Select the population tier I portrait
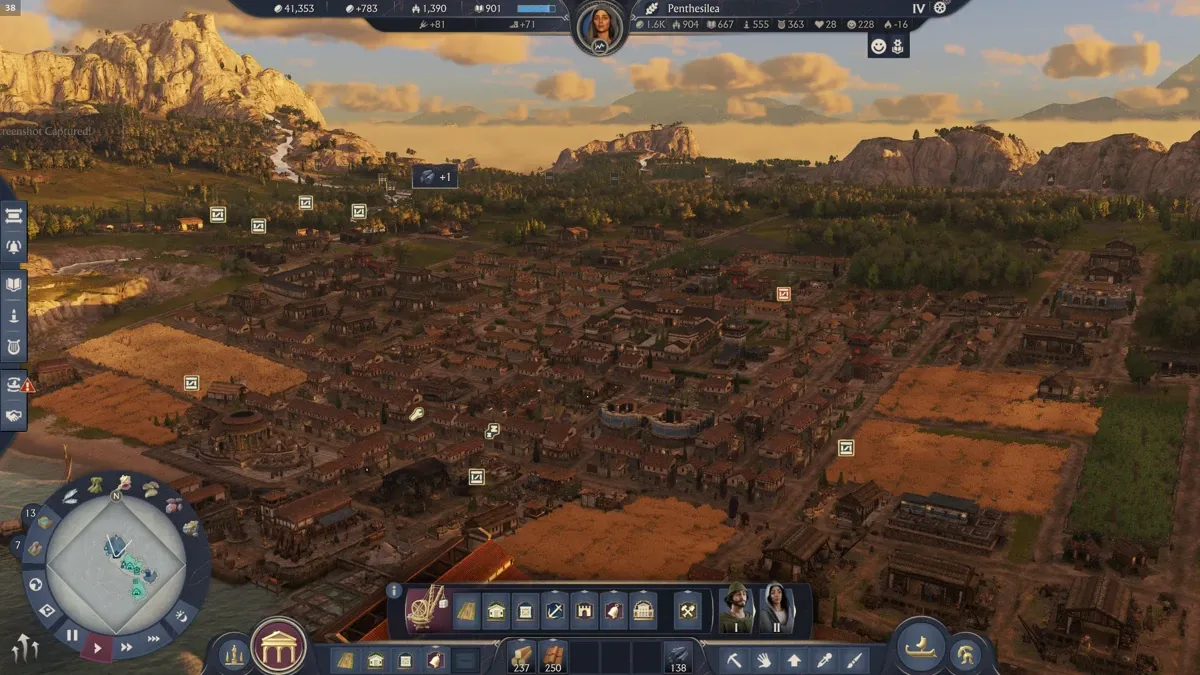This screenshot has width=1200, height=675. [x=737, y=607]
